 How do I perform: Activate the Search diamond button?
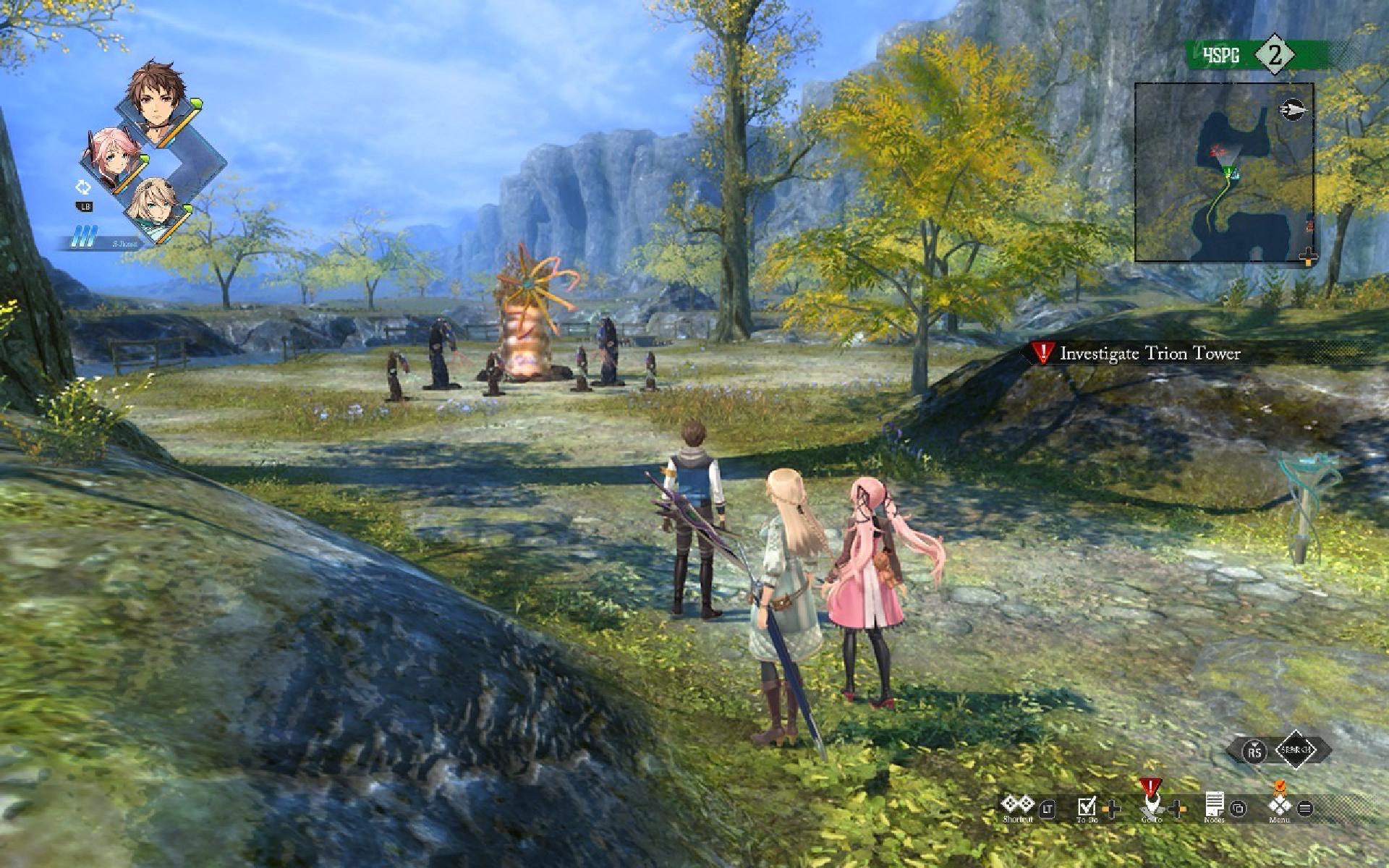click(x=1295, y=750)
